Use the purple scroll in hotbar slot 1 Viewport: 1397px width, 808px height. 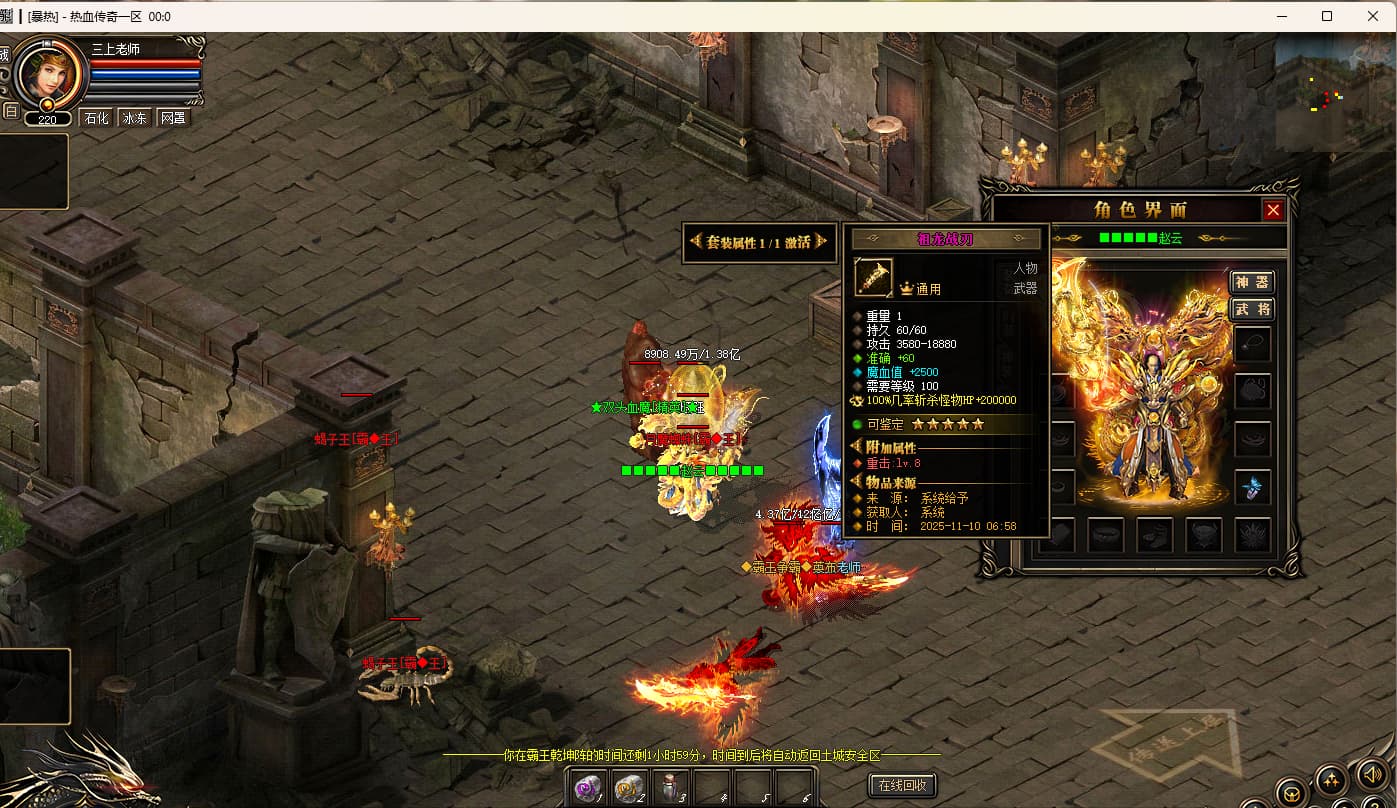(588, 789)
